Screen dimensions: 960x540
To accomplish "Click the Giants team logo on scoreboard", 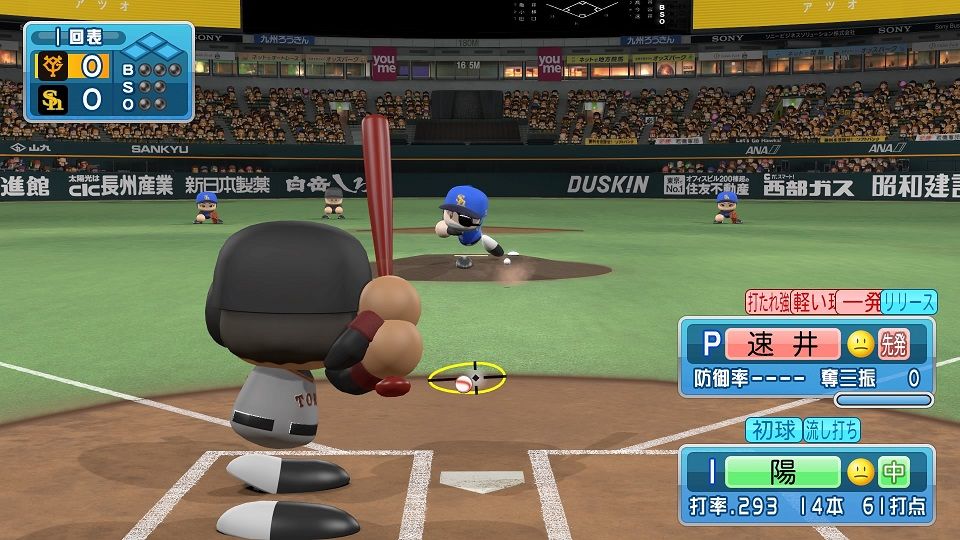I will (52, 68).
